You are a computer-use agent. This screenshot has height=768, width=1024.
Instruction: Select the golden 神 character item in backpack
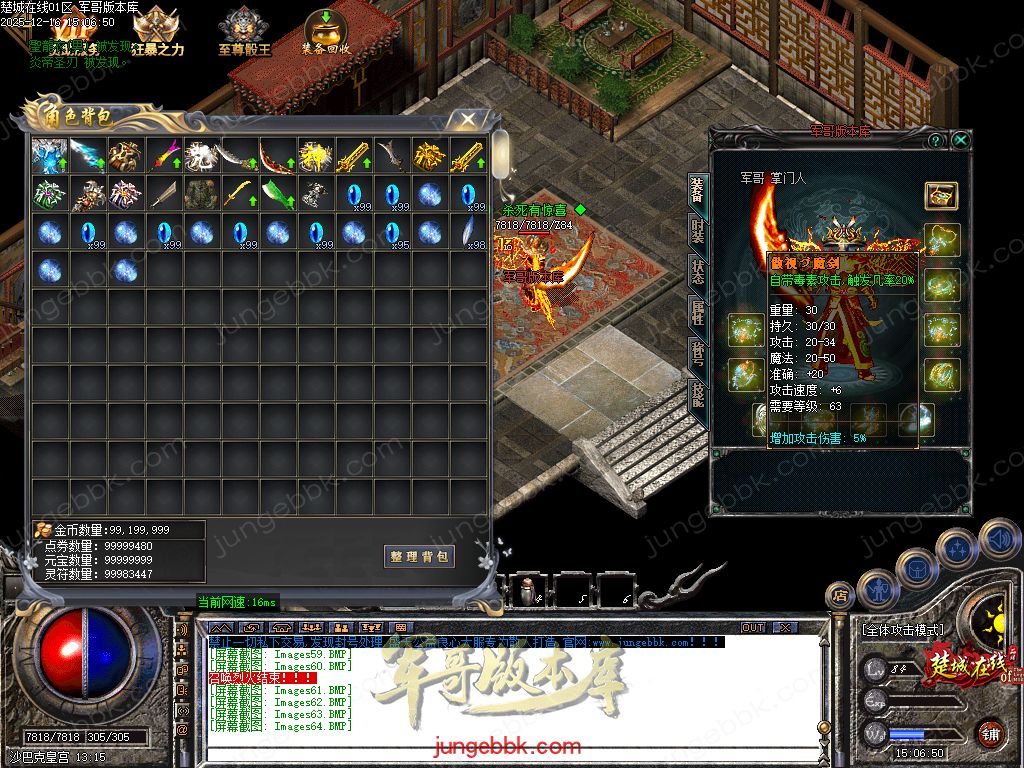(x=315, y=155)
